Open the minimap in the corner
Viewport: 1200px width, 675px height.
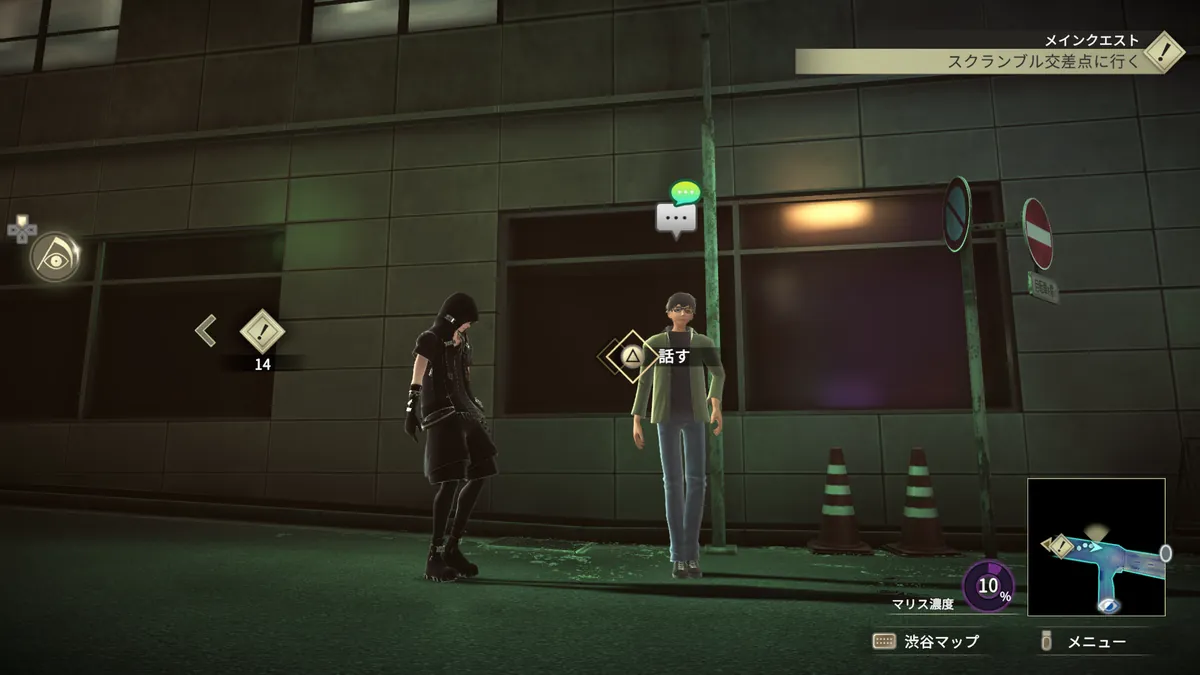1096,546
